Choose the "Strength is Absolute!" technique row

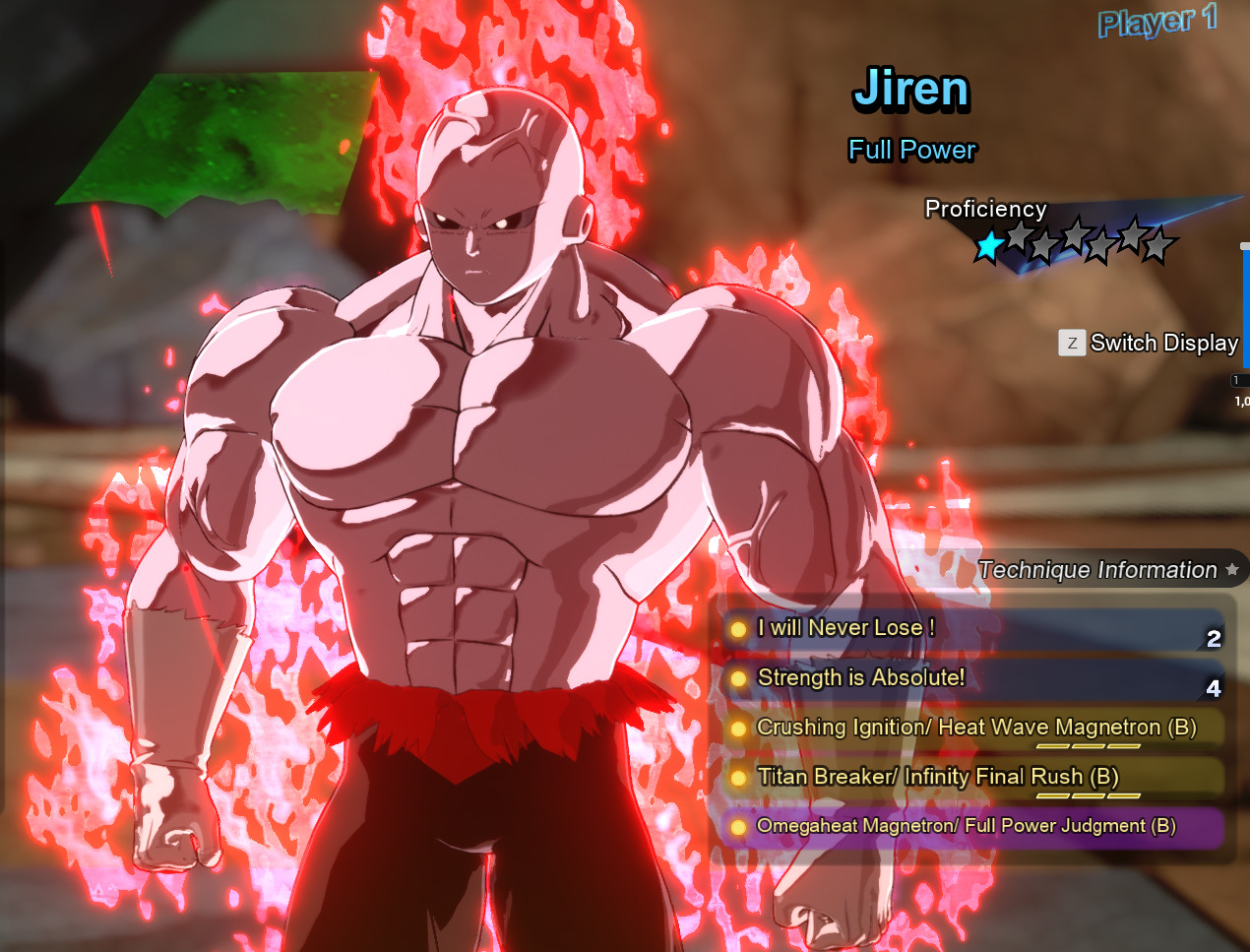(861, 677)
